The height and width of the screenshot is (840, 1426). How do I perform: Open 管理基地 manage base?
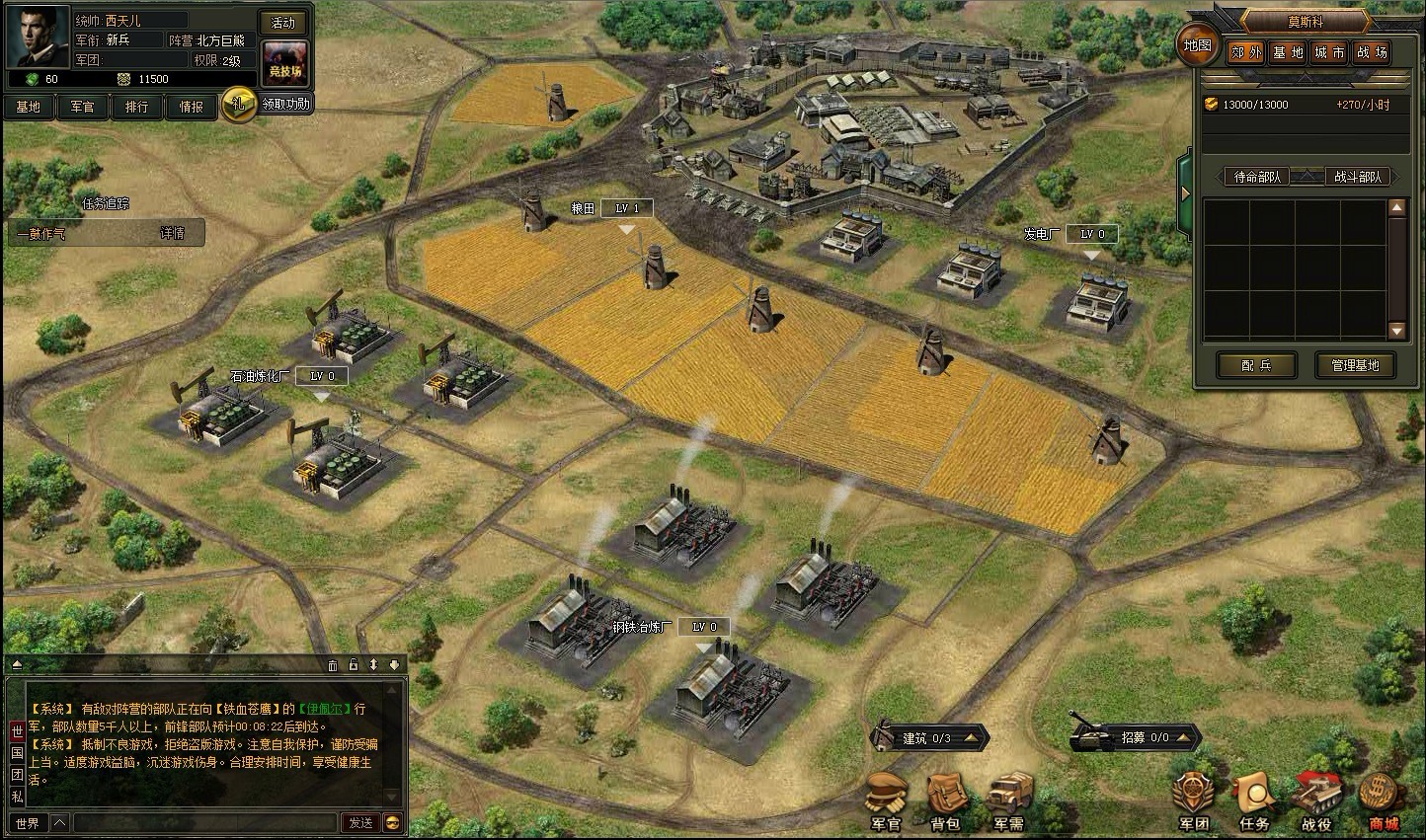tap(1354, 365)
